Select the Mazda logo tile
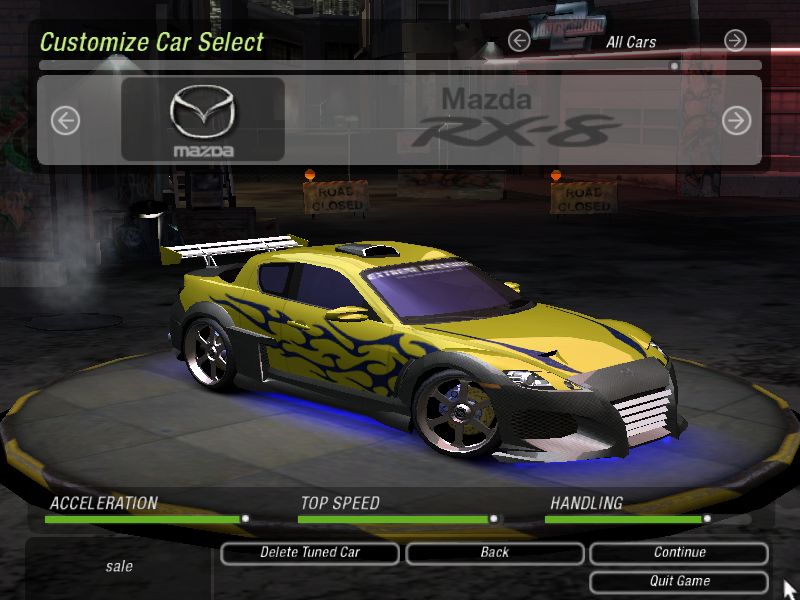 pos(203,120)
